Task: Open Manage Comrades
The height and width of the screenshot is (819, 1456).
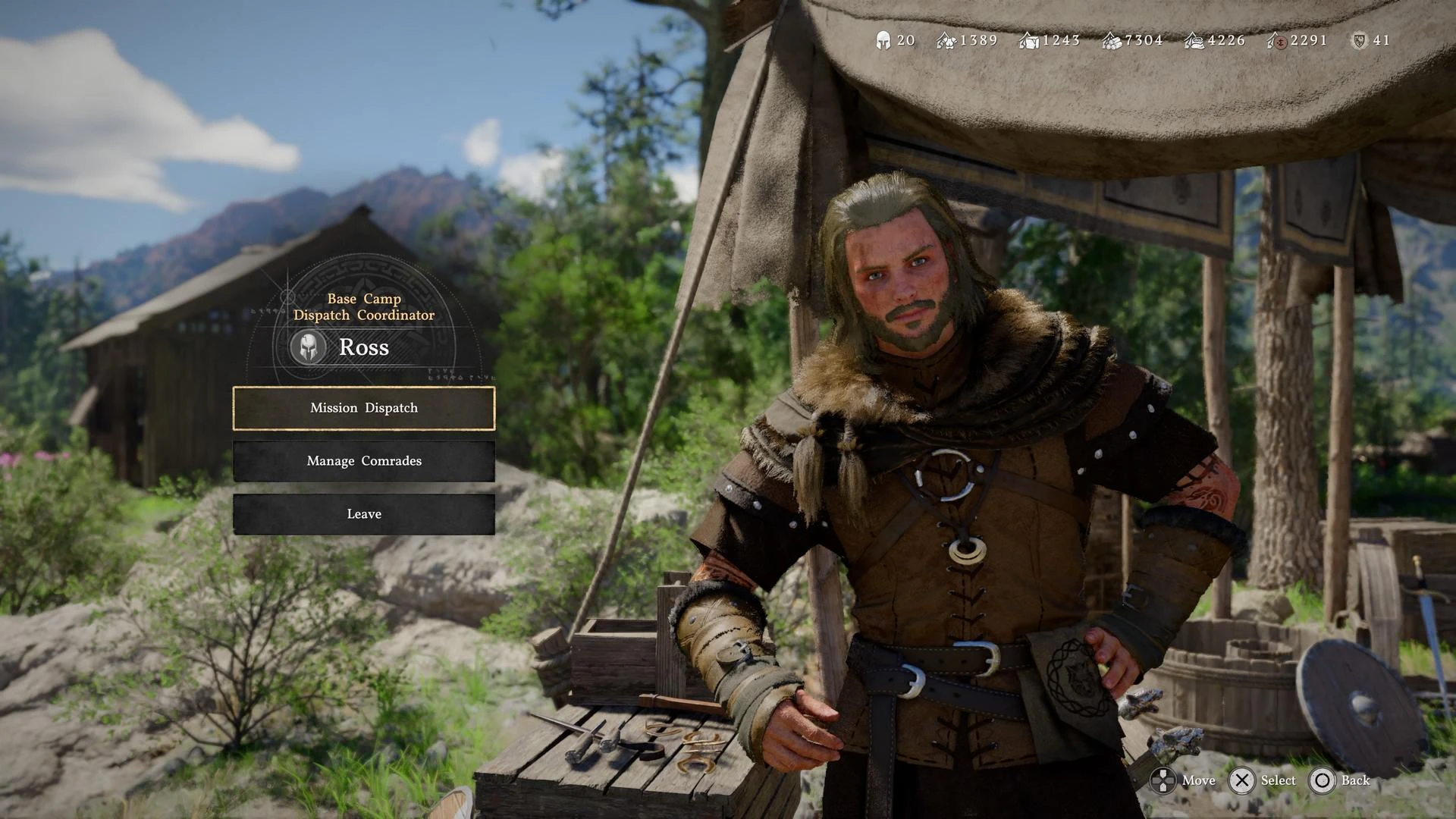Action: tap(364, 461)
